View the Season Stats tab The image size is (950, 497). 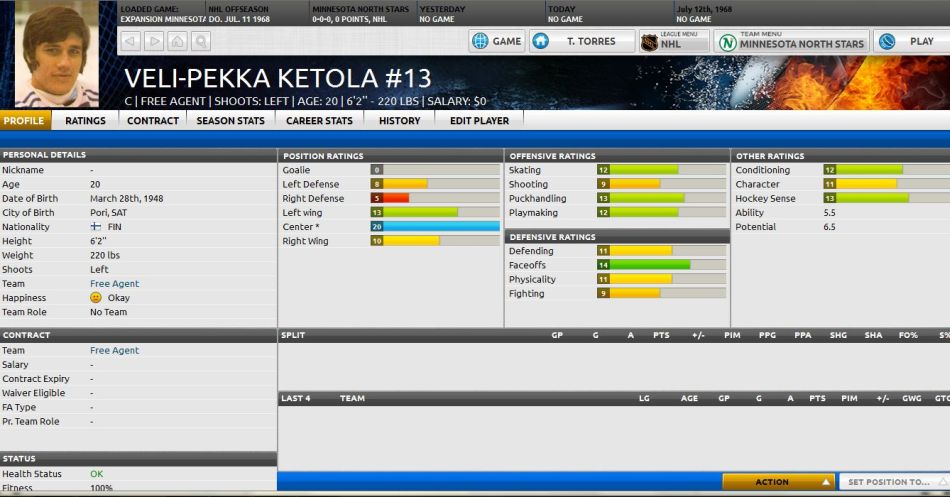pyautogui.click(x=230, y=120)
